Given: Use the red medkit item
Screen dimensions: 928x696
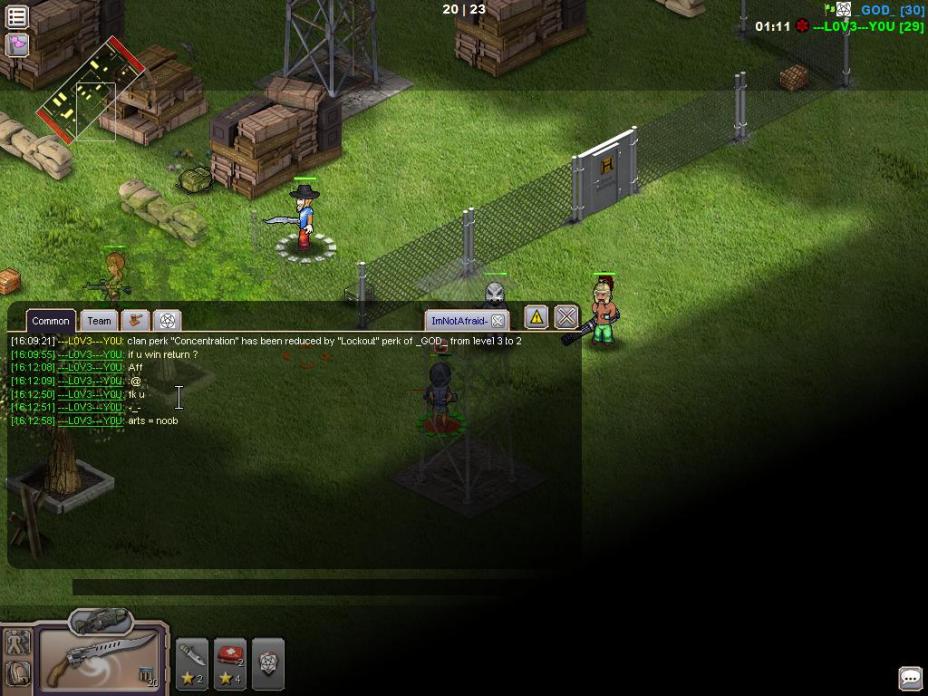Looking at the screenshot, I should 230,662.
